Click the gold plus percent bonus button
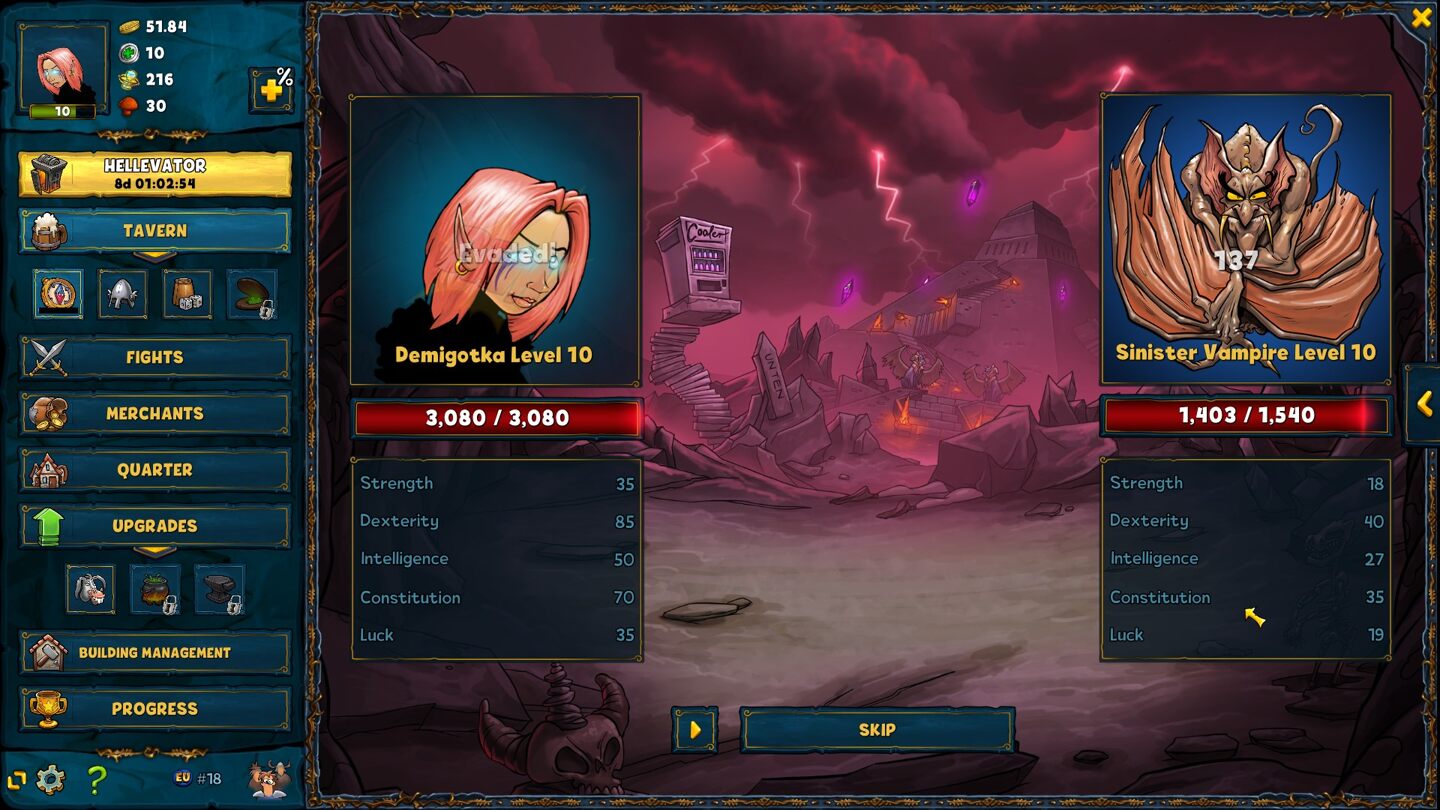The image size is (1440, 810). click(x=272, y=90)
